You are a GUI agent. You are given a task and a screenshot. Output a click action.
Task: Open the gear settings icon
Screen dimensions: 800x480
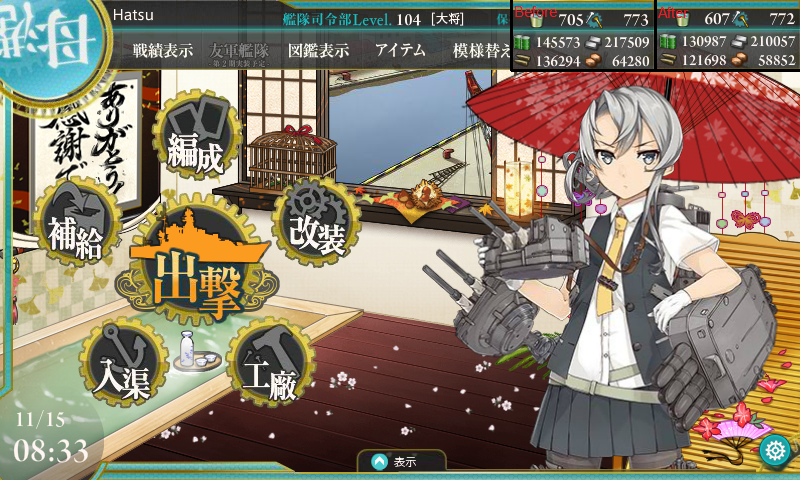click(773, 451)
